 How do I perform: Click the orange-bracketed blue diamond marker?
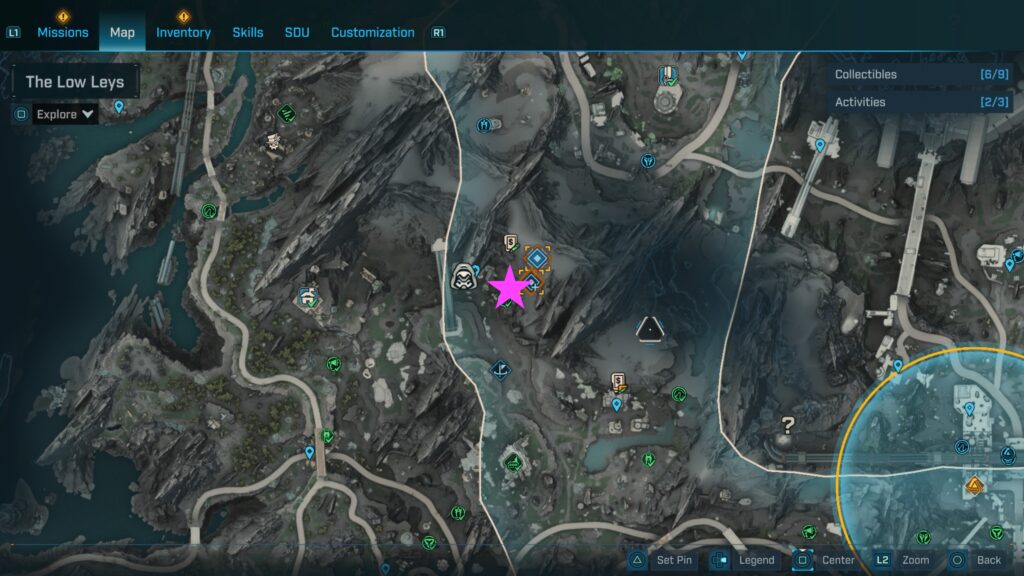538,260
